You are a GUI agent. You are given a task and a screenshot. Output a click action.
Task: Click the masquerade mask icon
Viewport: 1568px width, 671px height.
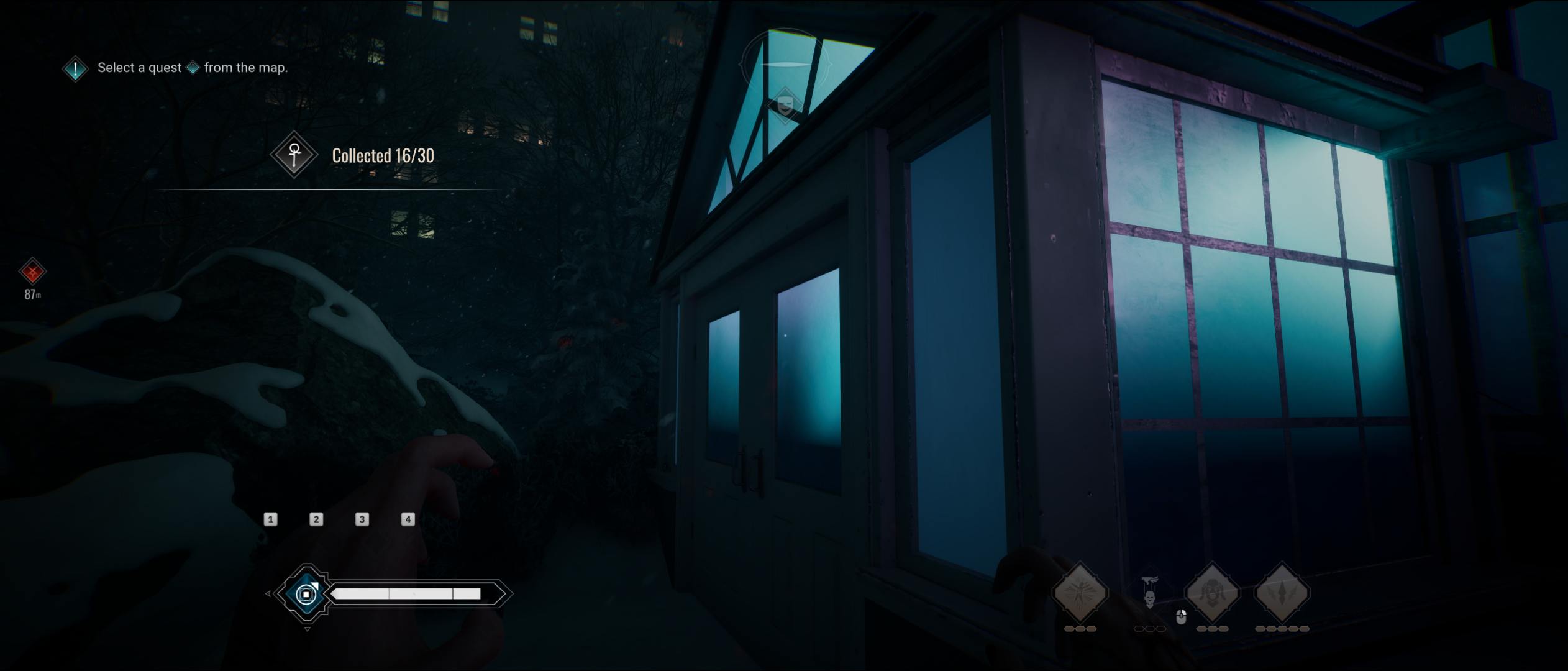pos(785,104)
